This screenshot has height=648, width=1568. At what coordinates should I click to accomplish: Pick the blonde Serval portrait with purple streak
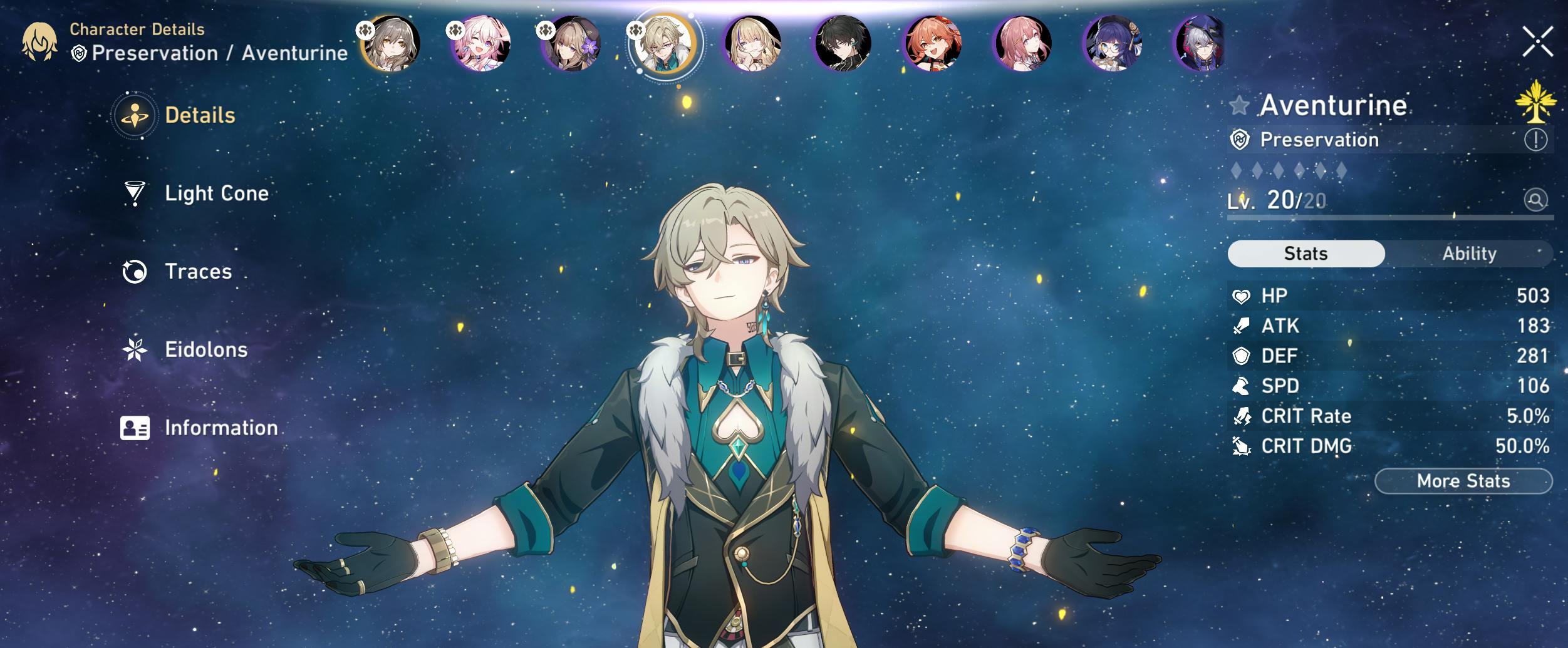coord(752,43)
